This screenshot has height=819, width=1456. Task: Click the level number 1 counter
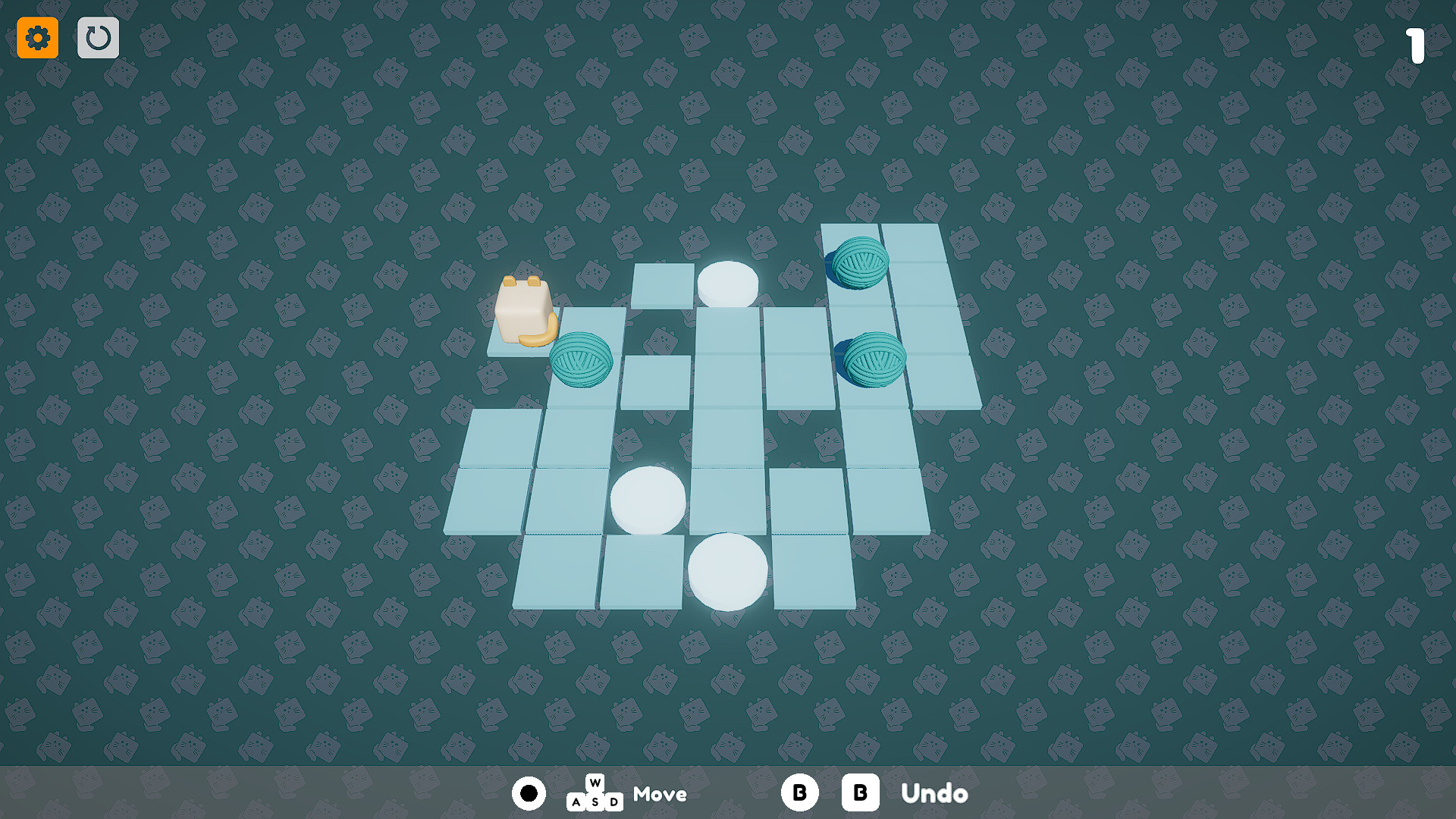(x=1417, y=45)
